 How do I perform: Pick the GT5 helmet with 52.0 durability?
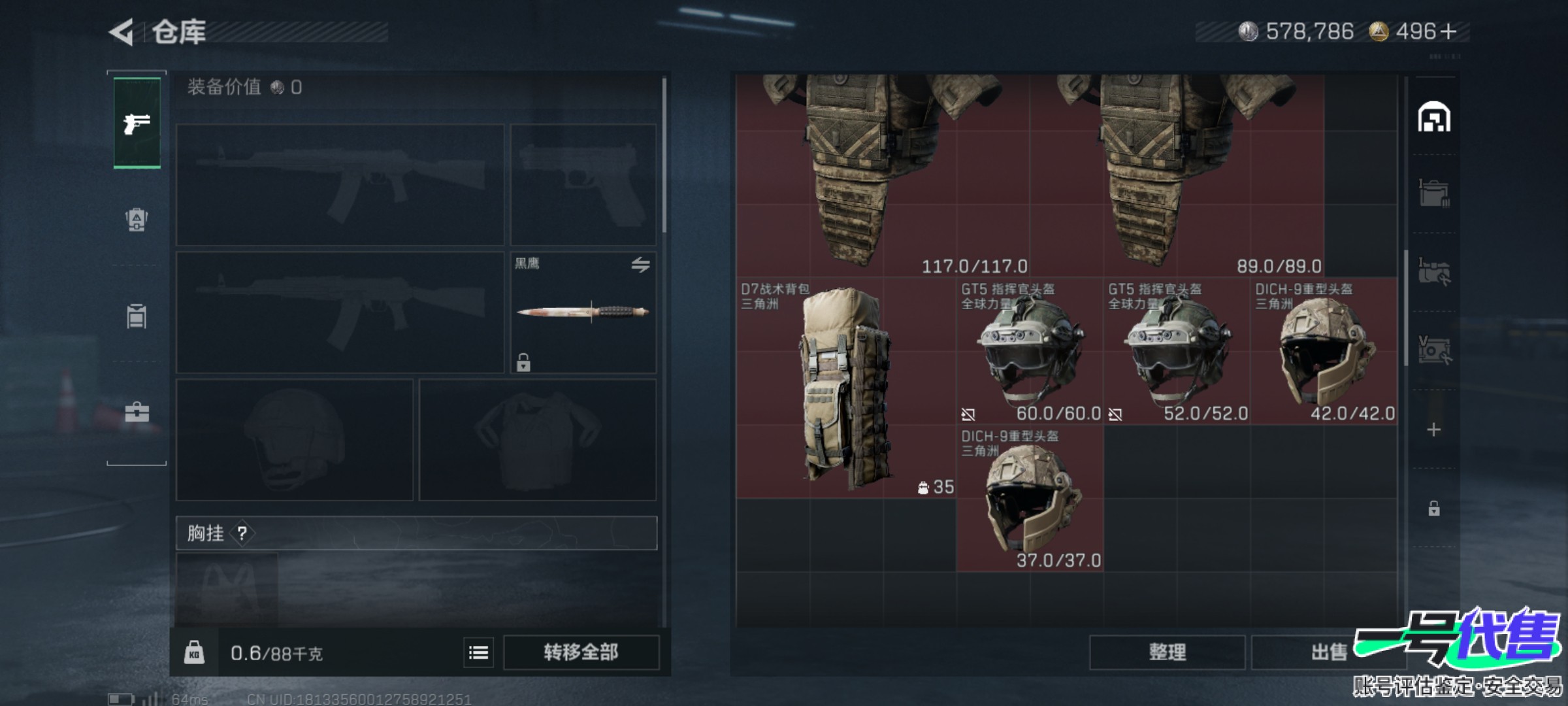tap(1177, 352)
